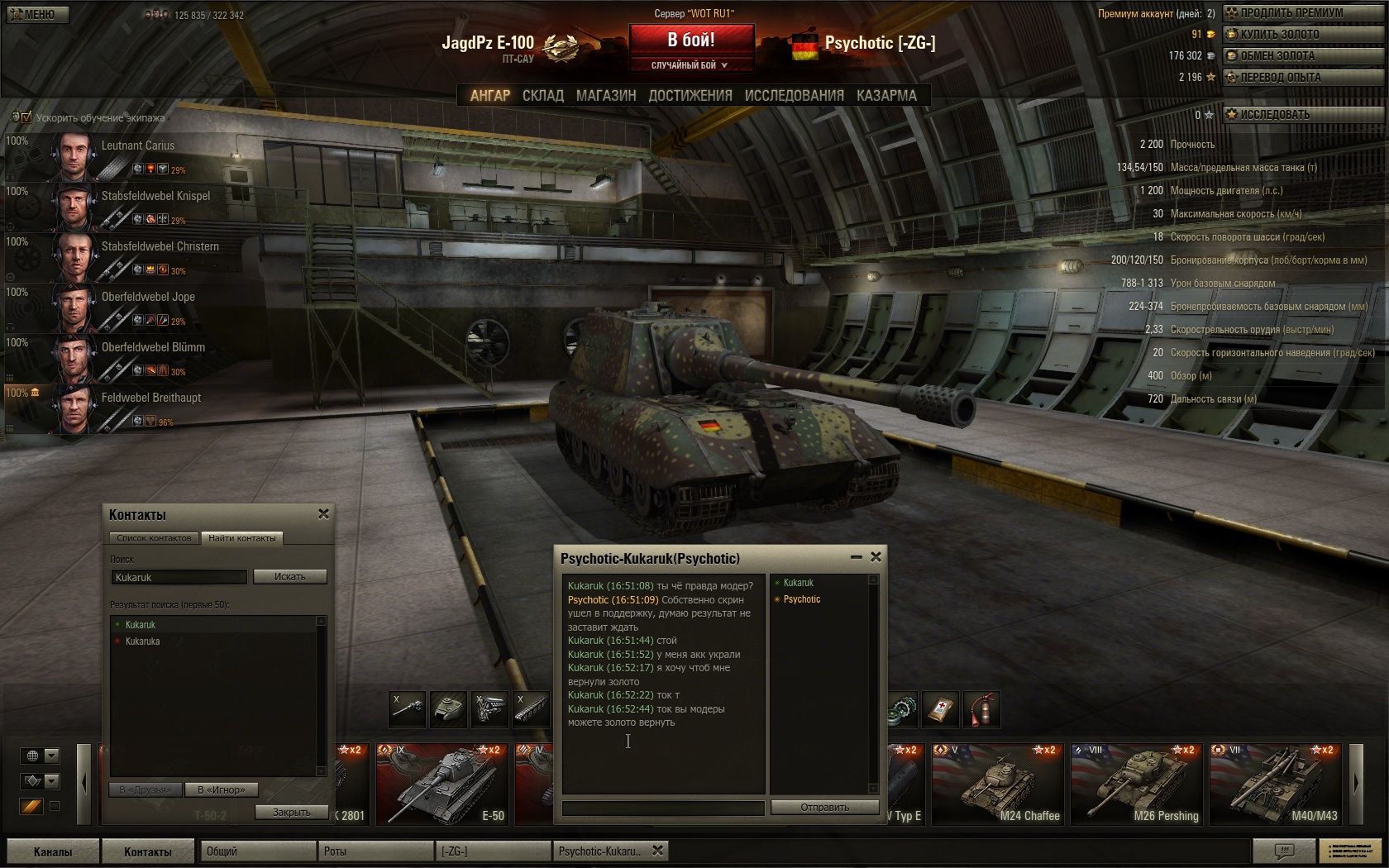
Task: Open the МАГАЗИН tab
Action: (x=606, y=96)
